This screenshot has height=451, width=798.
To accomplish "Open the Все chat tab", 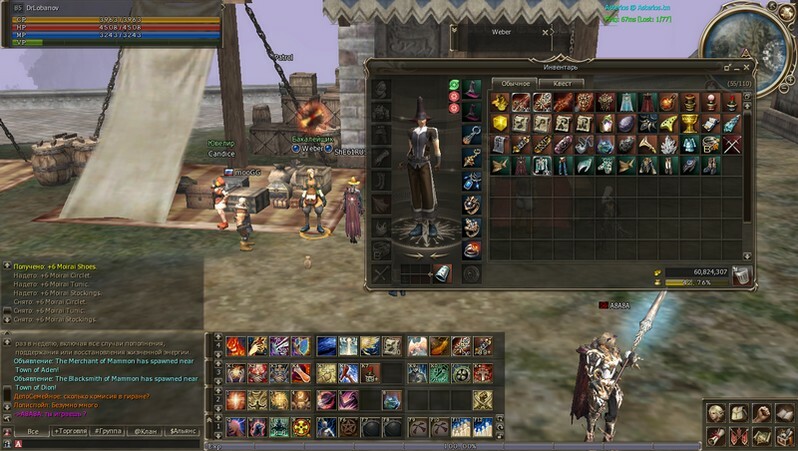I will pyautogui.click(x=33, y=431).
